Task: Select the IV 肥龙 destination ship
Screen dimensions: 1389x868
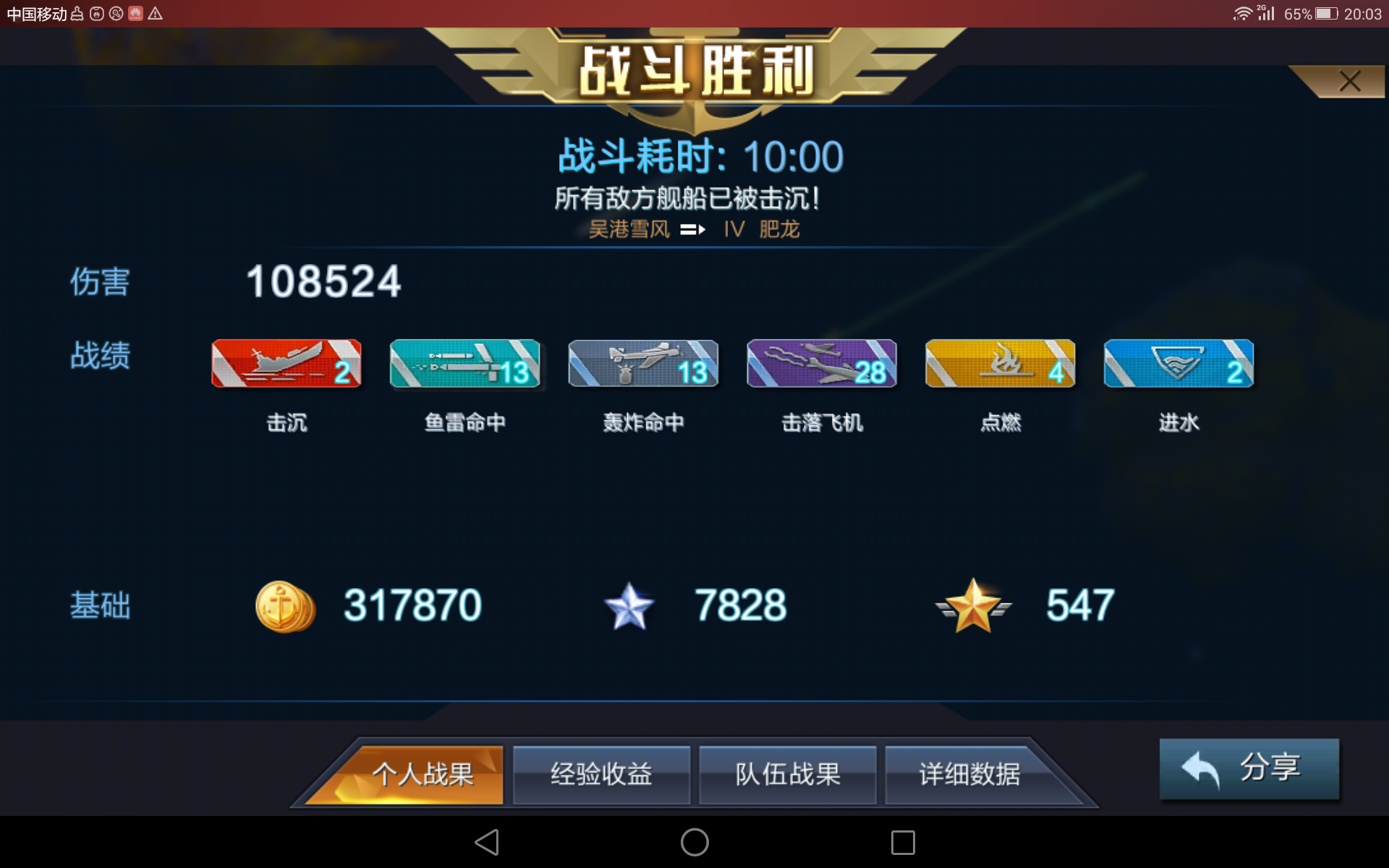Action: [x=762, y=229]
